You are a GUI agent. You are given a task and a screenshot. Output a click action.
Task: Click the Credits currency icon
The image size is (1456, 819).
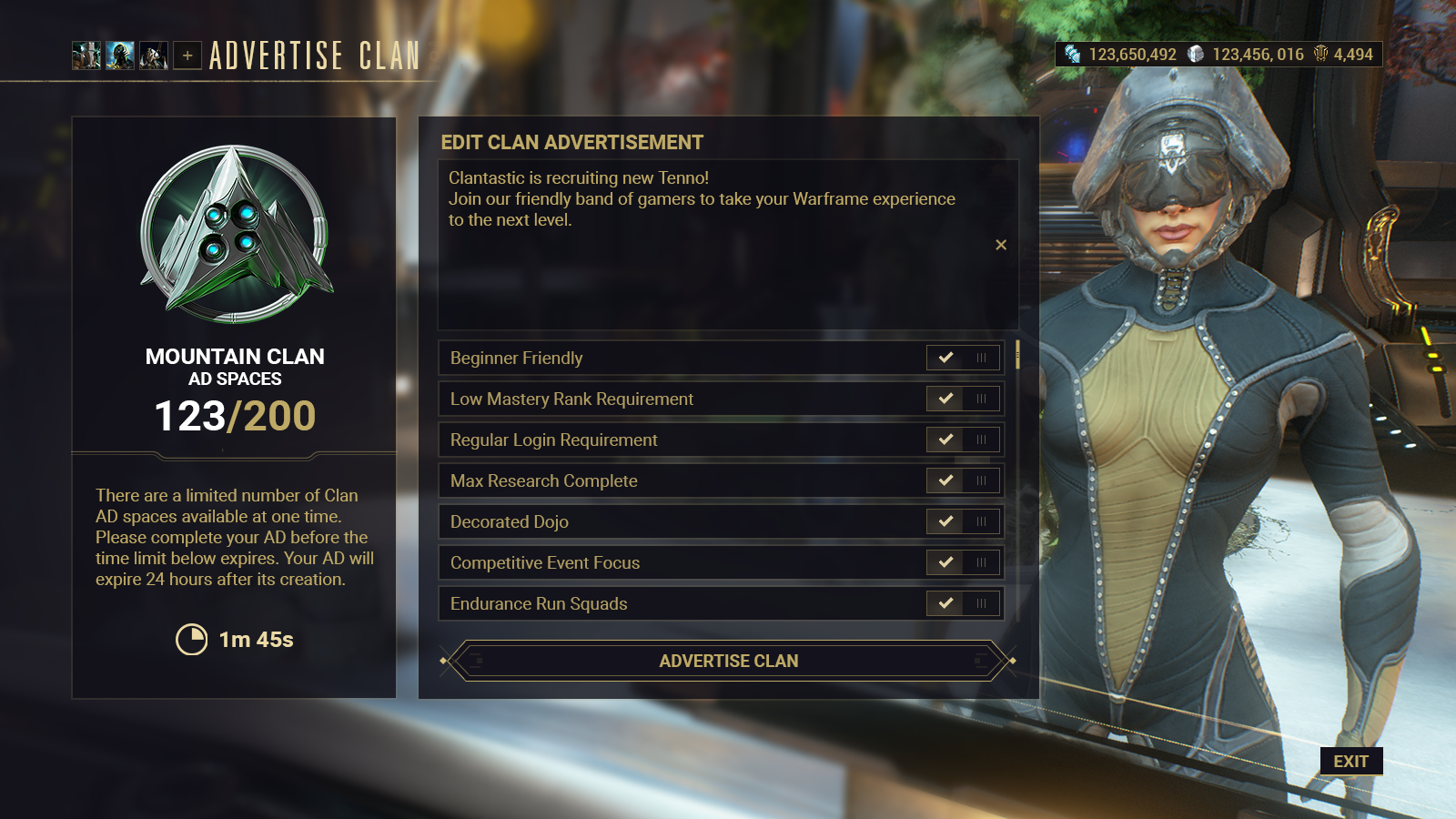point(1070,55)
